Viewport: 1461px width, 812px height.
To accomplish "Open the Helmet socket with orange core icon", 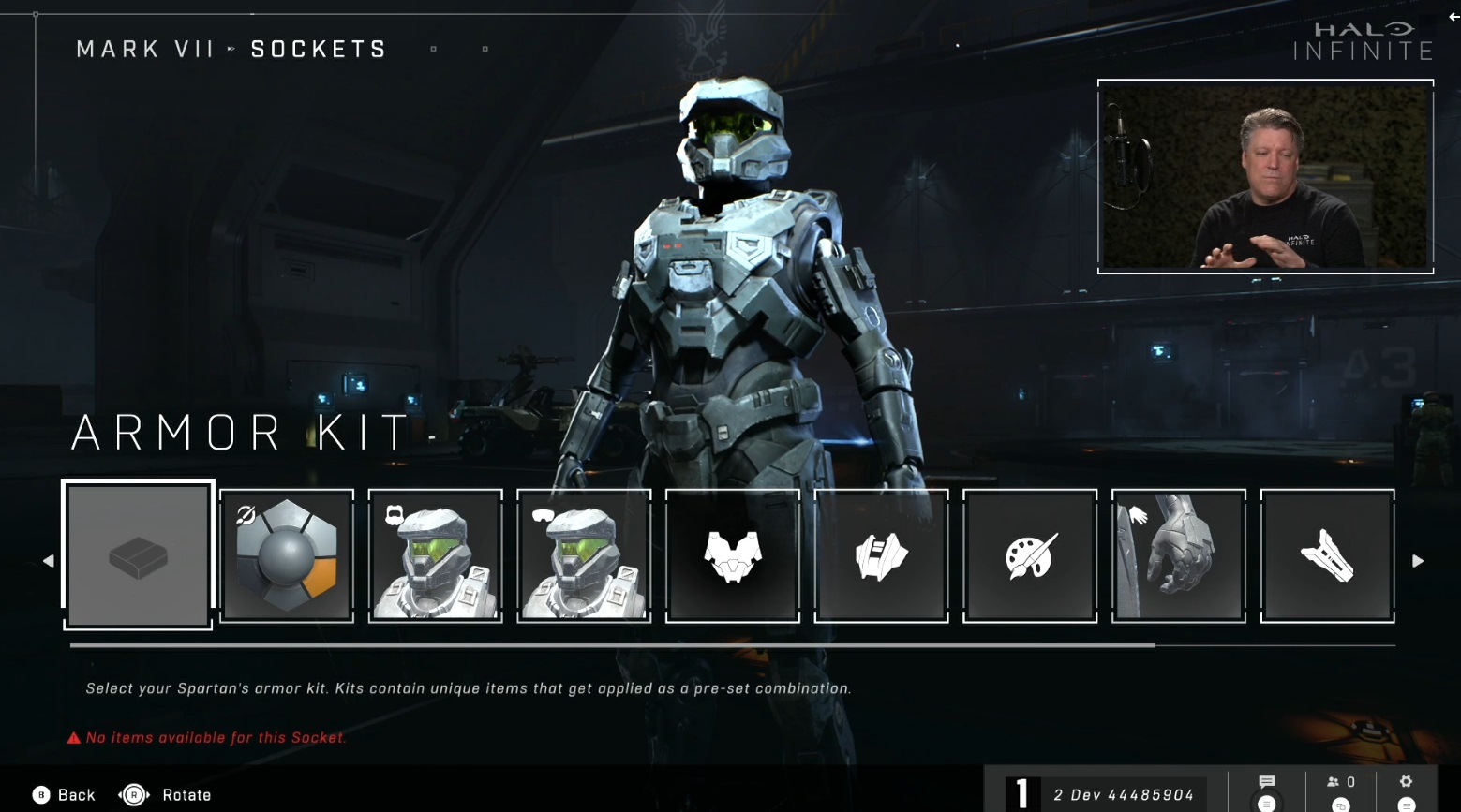I will click(287, 555).
